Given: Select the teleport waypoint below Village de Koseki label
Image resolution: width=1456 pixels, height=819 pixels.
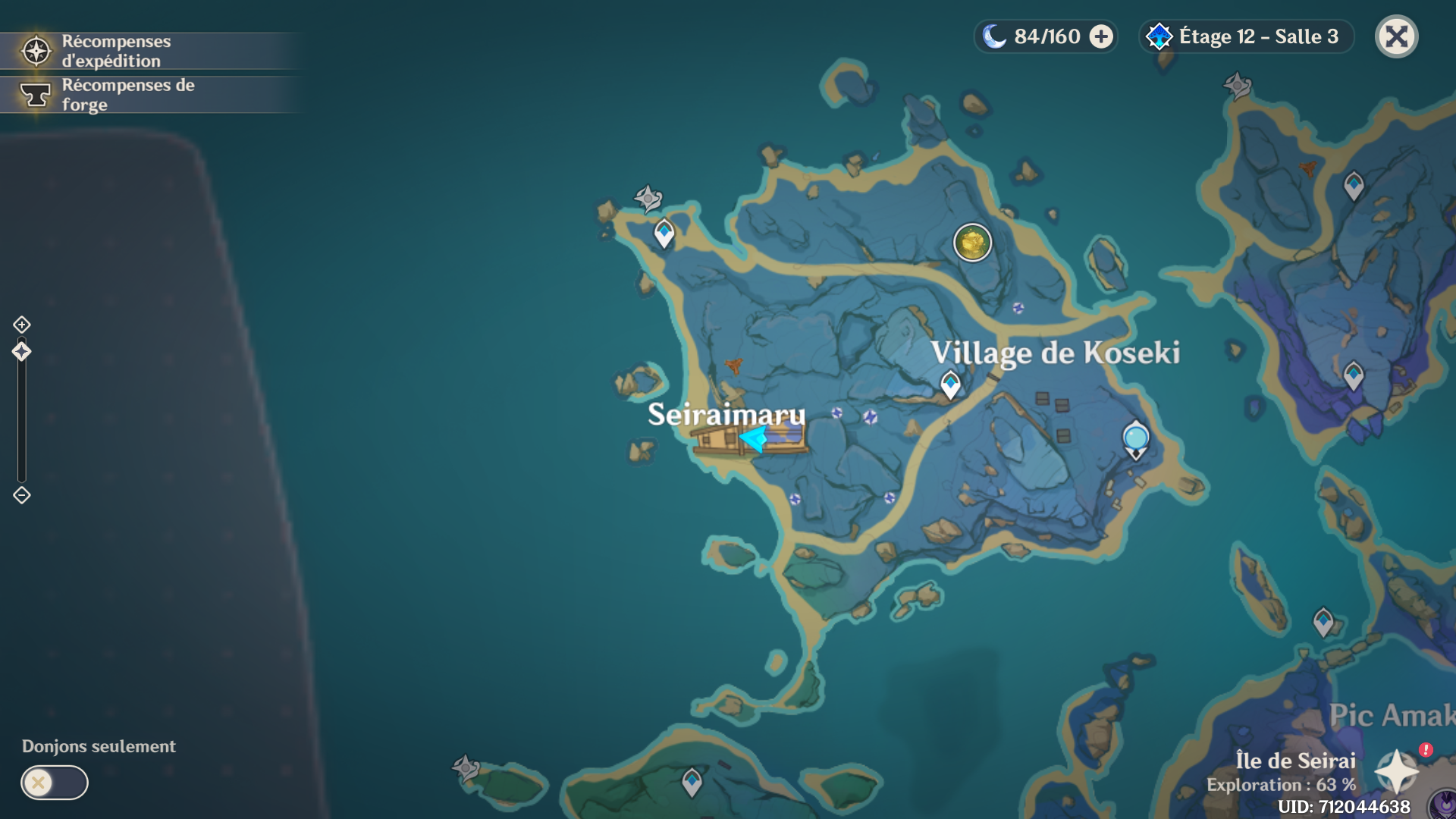Looking at the screenshot, I should coord(950,384).
